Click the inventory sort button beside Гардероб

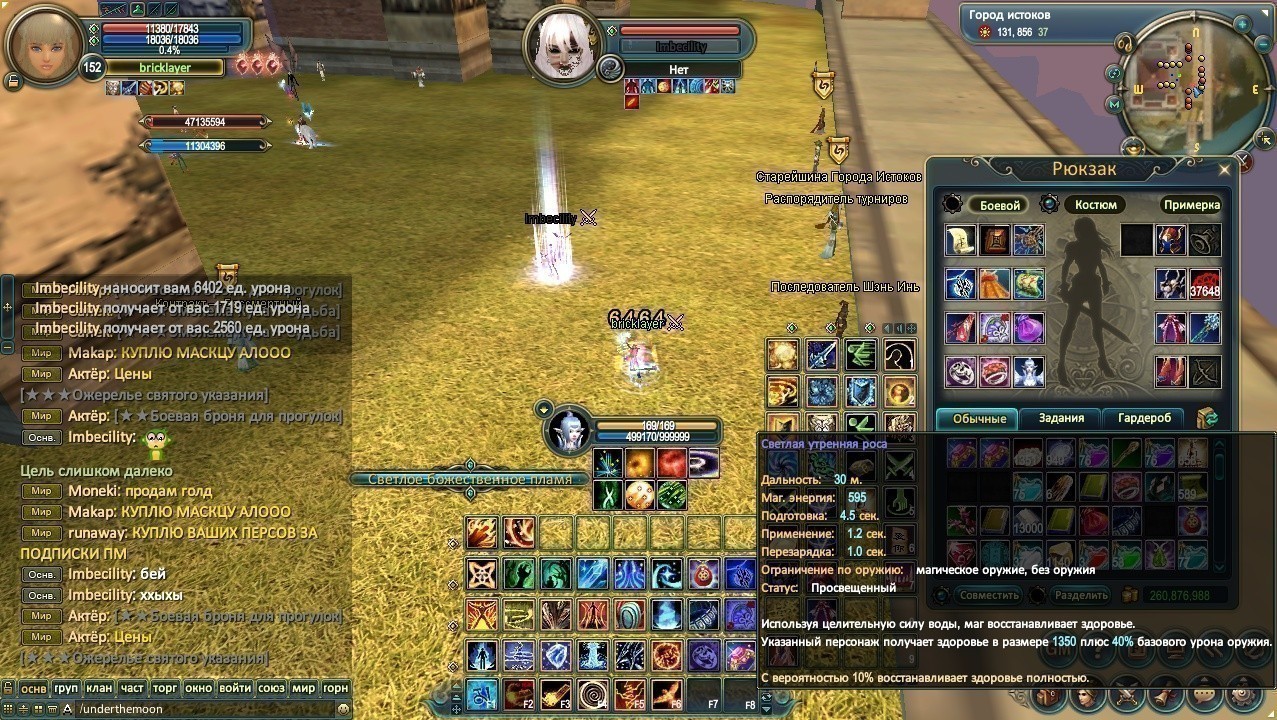tap(1208, 418)
